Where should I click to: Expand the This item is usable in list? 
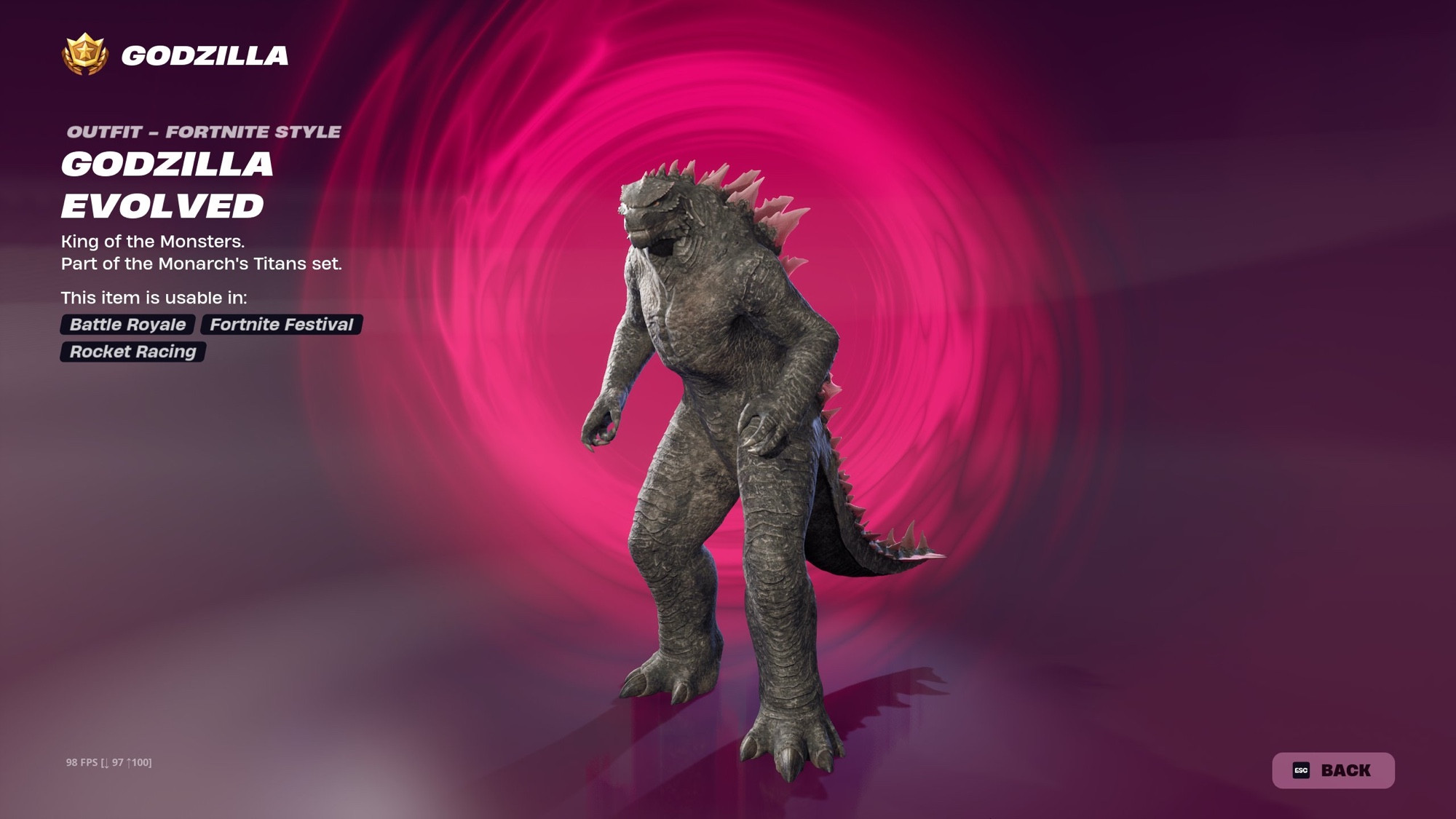pyautogui.click(x=156, y=297)
